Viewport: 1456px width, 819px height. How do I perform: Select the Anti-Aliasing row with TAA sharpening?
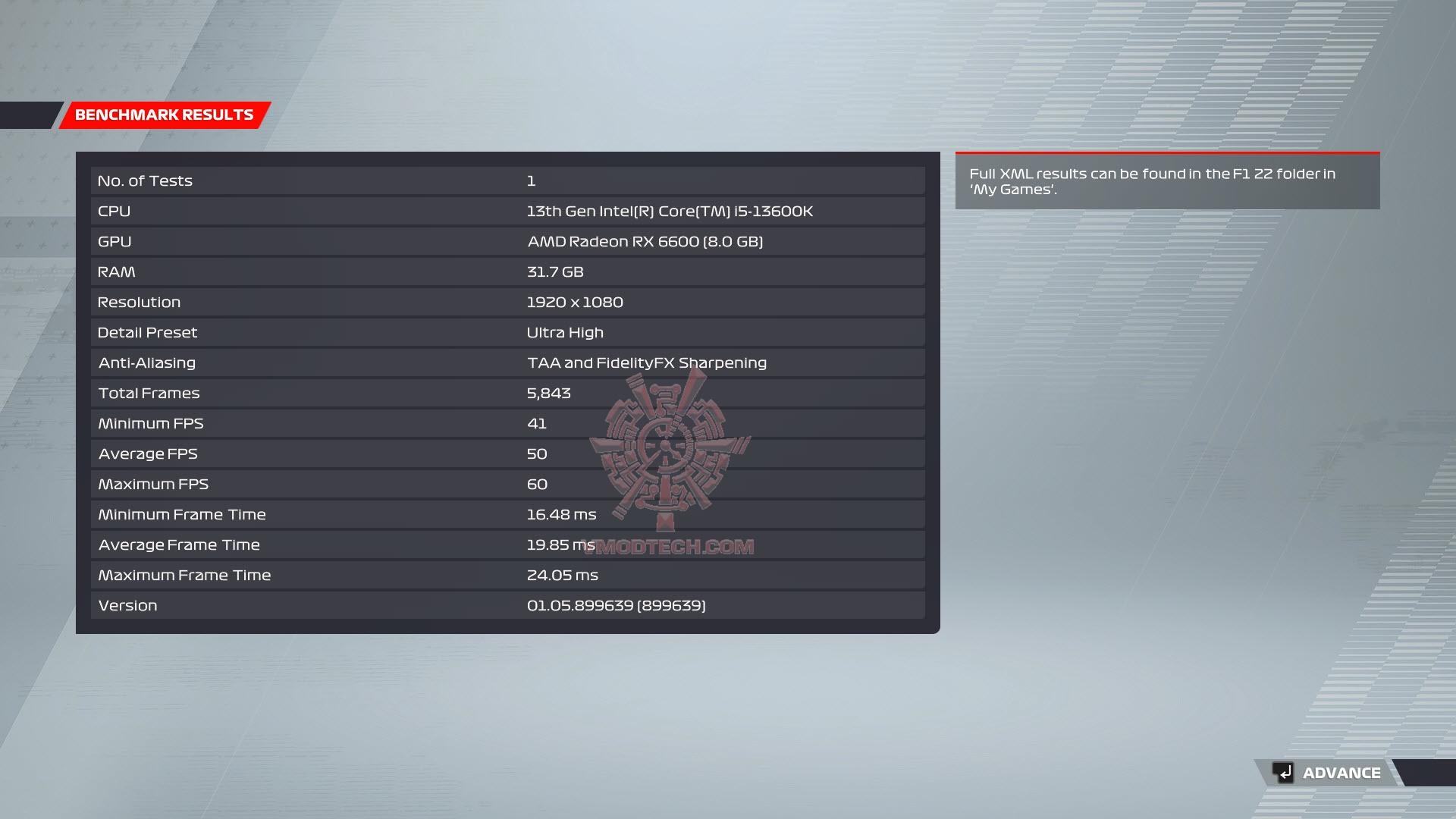(x=508, y=362)
